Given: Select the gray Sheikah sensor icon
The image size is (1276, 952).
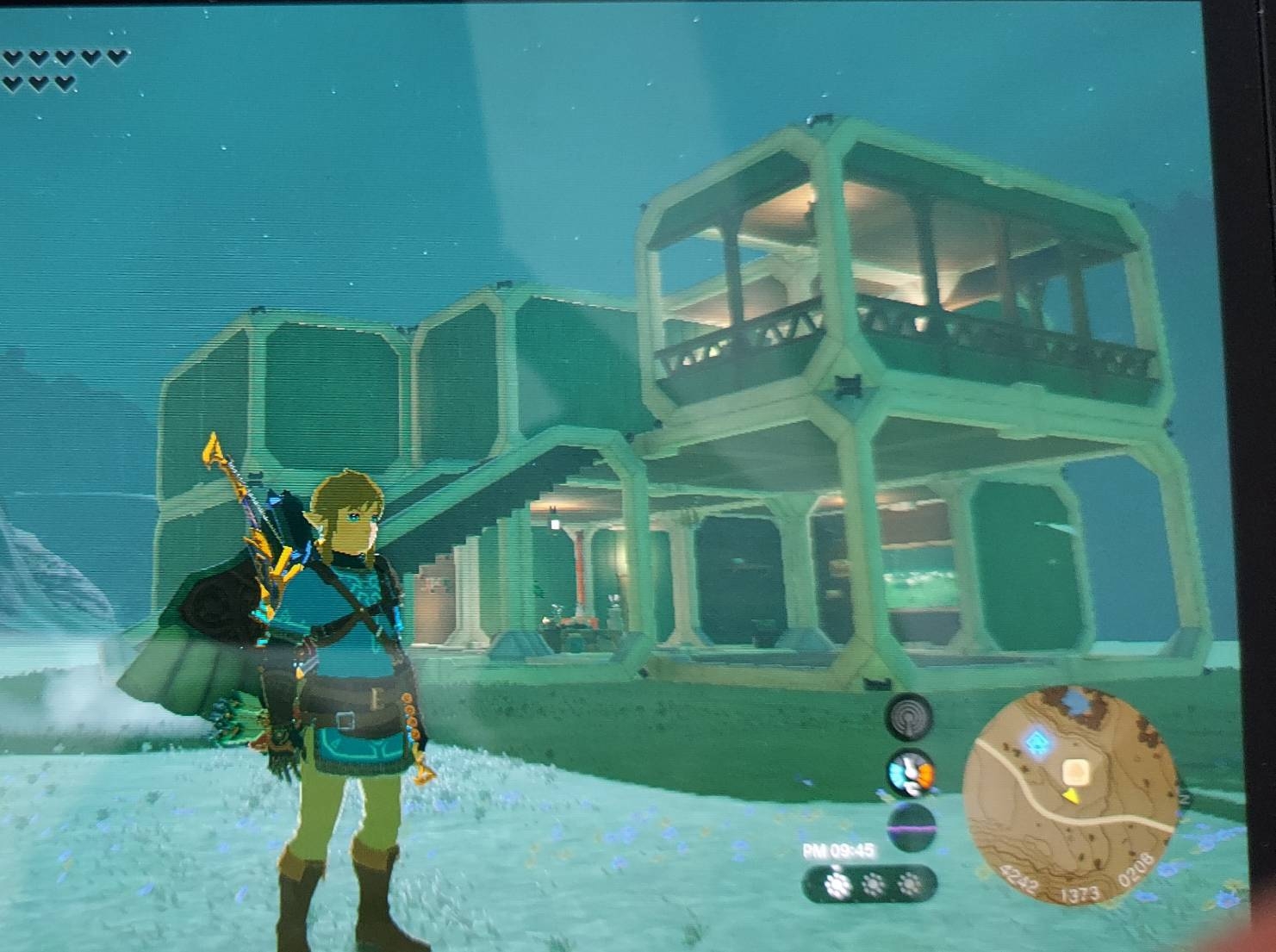Looking at the screenshot, I should (912, 717).
